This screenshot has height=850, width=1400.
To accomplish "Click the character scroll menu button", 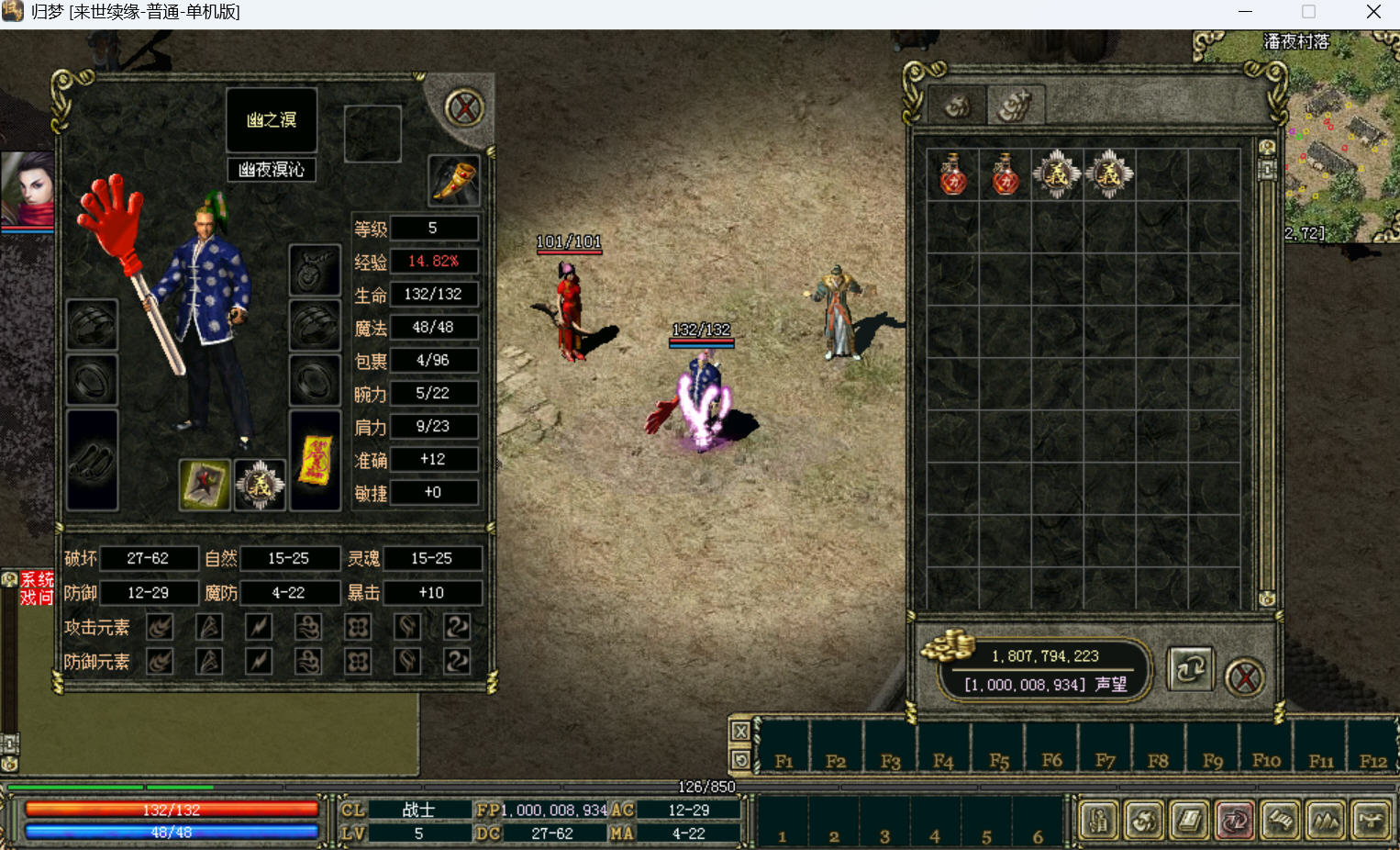I will 1098,820.
